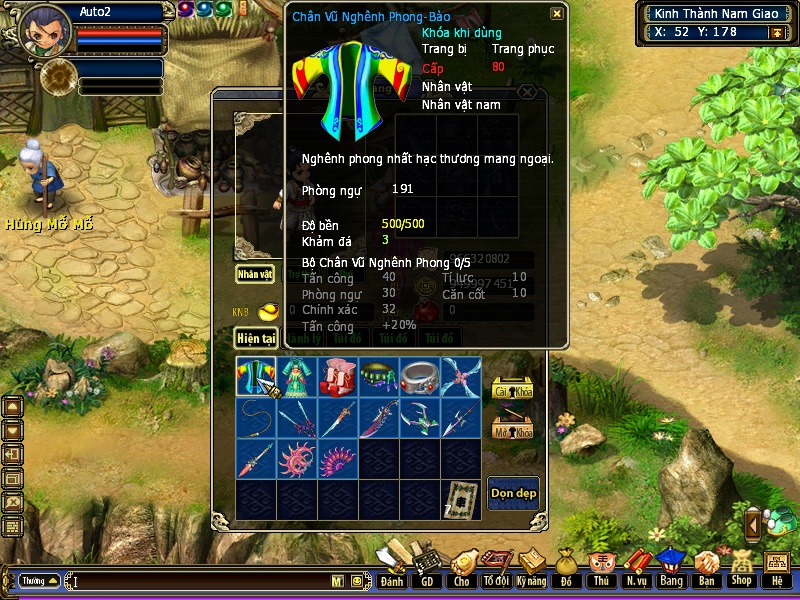Screen dimensions: 800x600
Task: Open the Bang guild menu
Action: [670, 569]
